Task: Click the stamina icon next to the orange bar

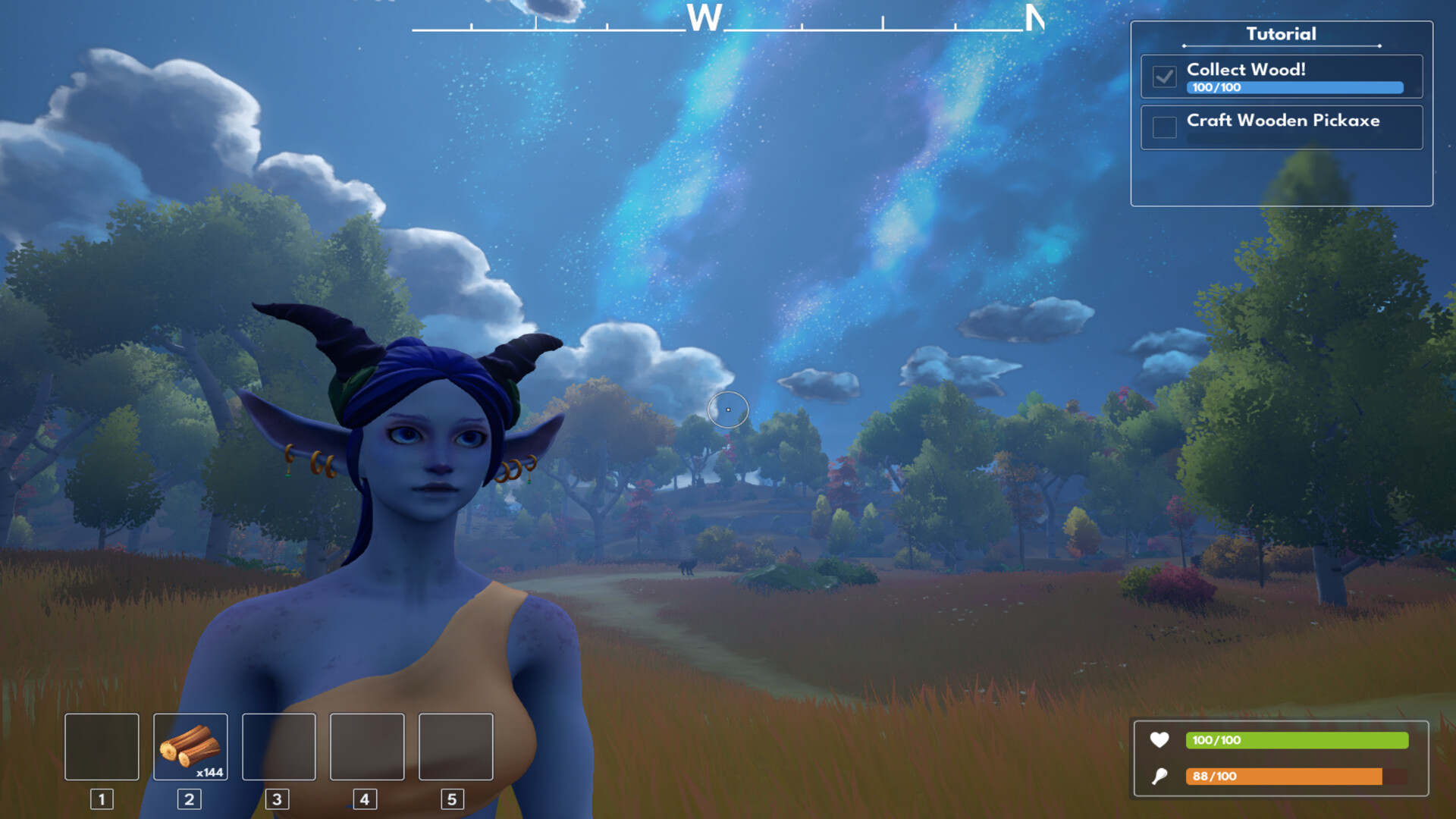Action: pyautogui.click(x=1159, y=776)
